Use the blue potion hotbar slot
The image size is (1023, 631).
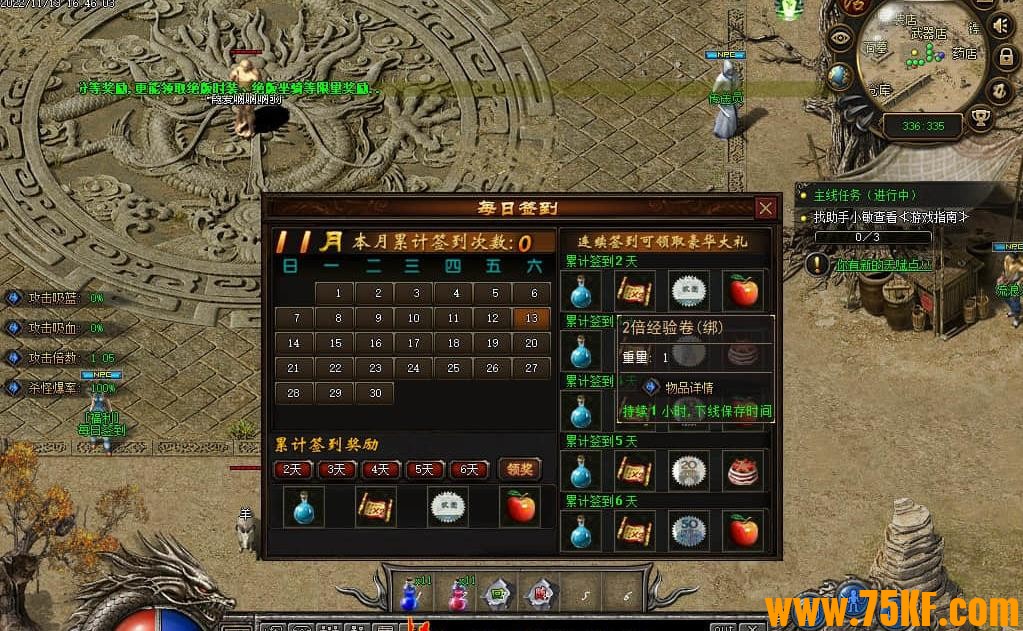(409, 594)
